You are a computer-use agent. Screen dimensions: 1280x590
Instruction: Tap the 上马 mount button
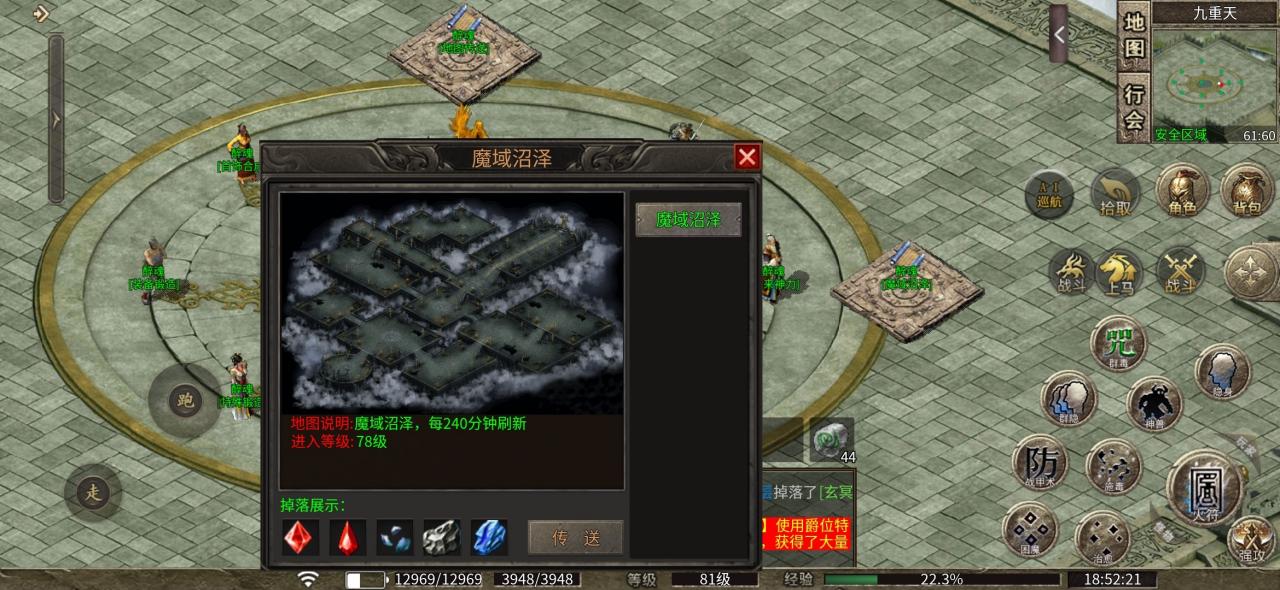point(1119,273)
